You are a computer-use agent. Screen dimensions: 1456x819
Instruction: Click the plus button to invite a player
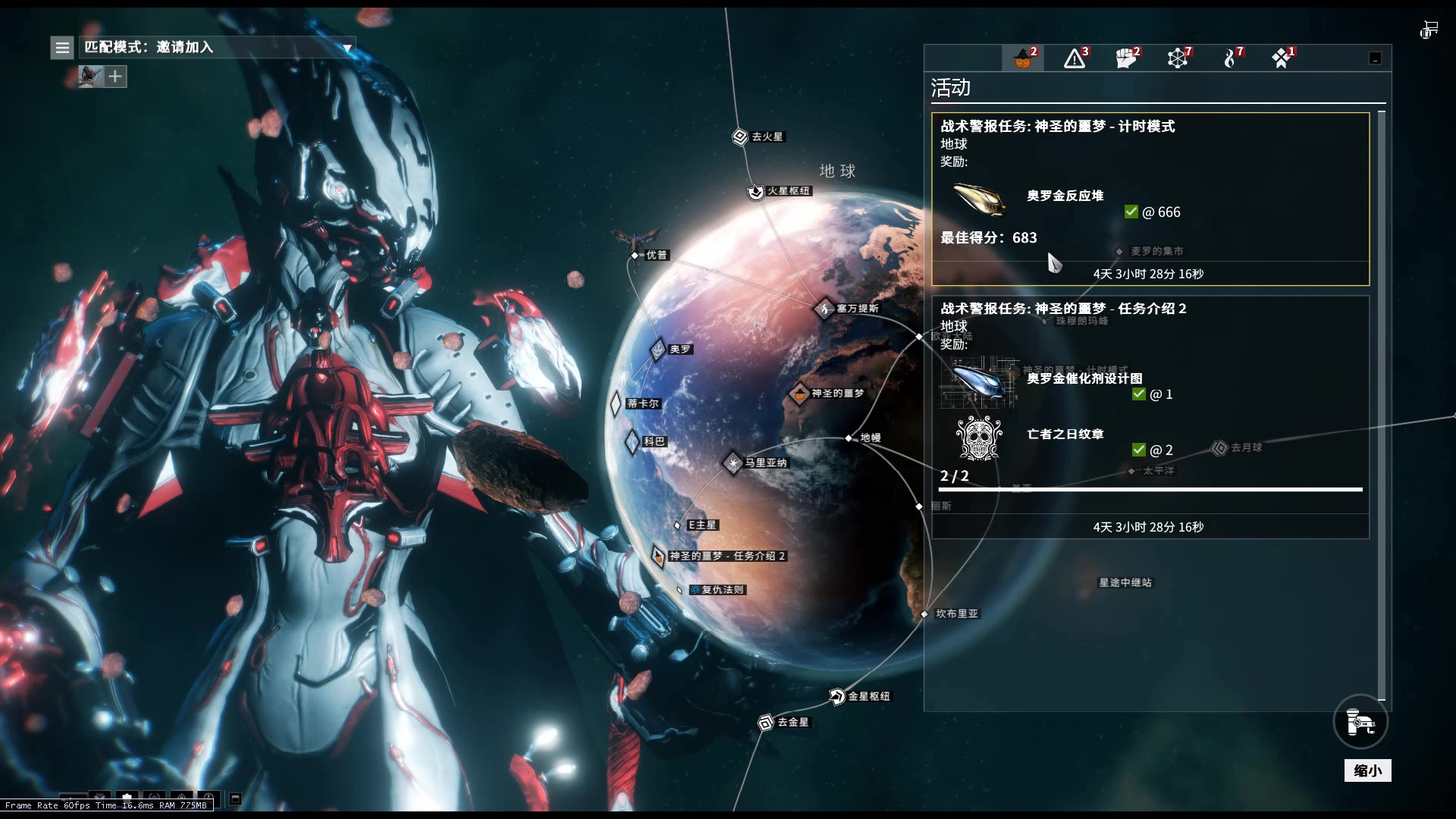click(x=115, y=77)
